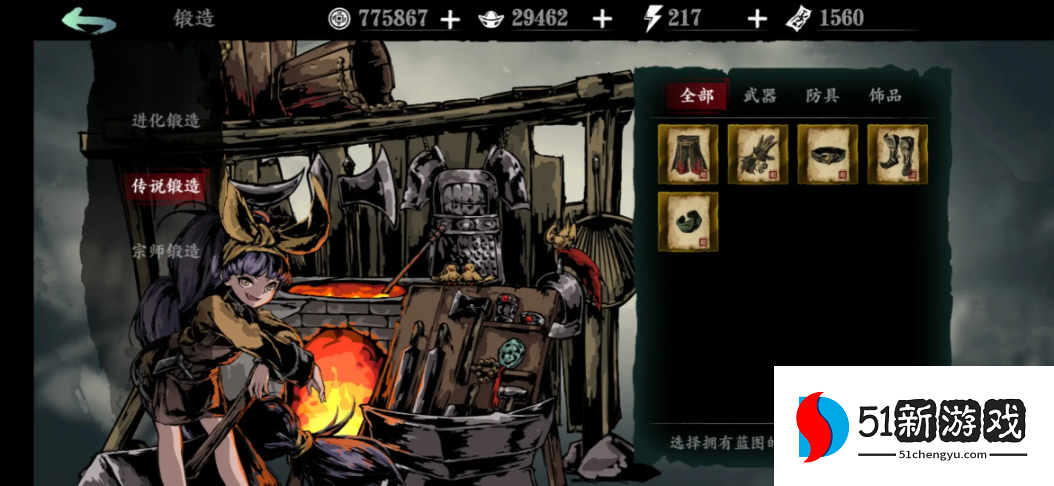The image size is (1054, 486).
Task: Select the belt blueprint
Action: (828, 154)
